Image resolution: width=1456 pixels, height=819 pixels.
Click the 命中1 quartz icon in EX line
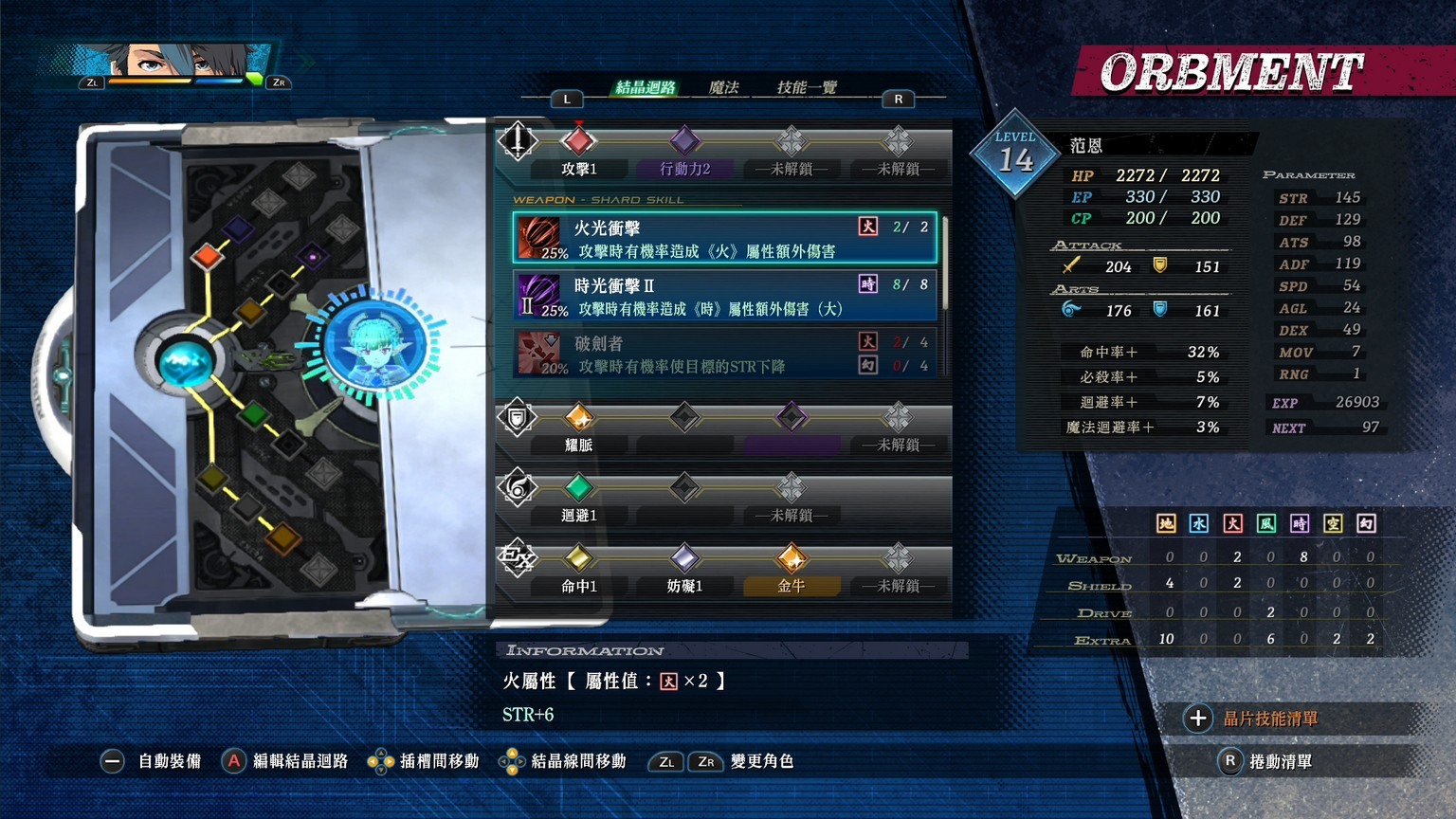(x=580, y=560)
